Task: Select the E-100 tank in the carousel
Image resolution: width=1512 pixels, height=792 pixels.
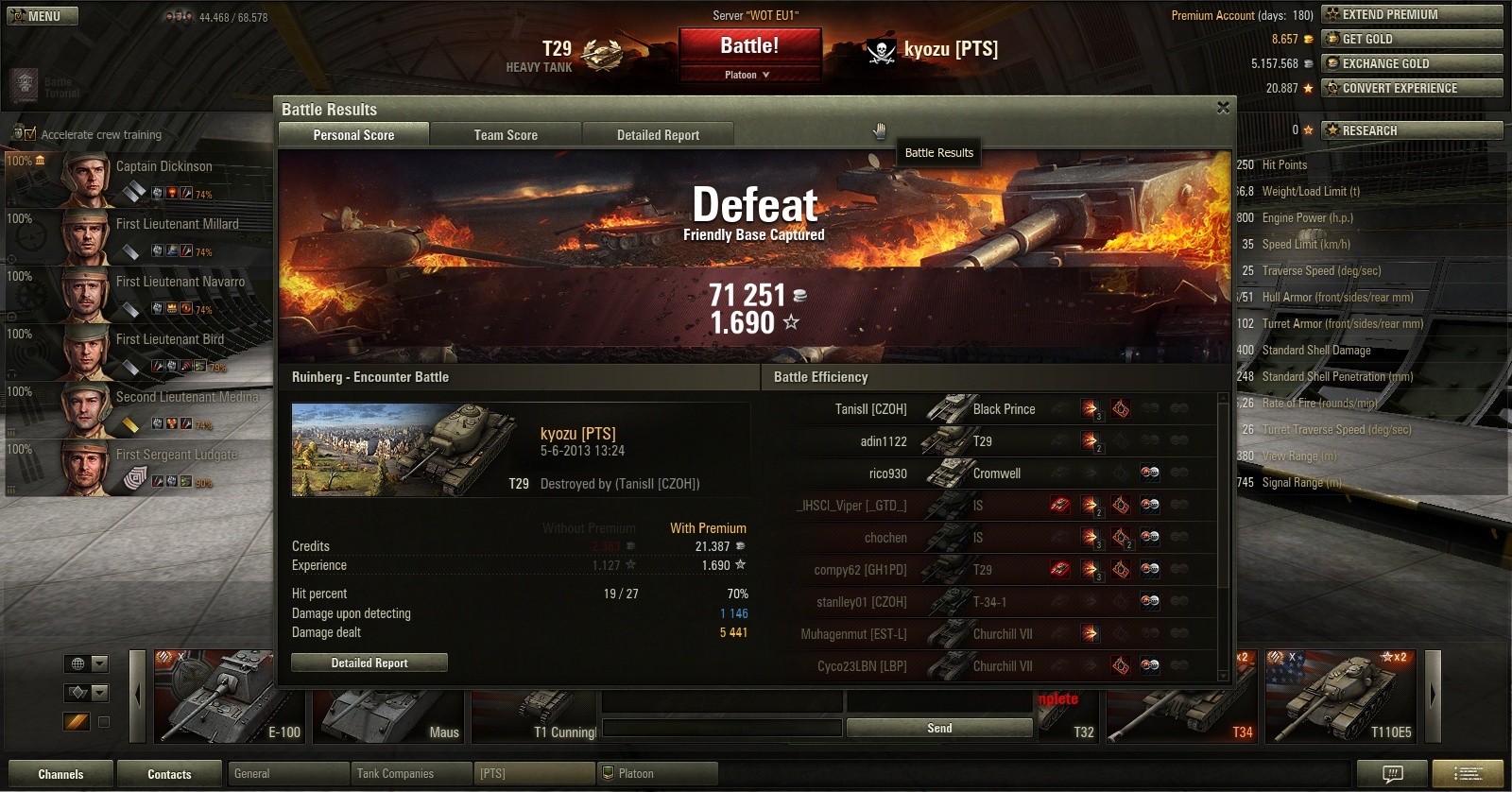Action: (x=229, y=697)
